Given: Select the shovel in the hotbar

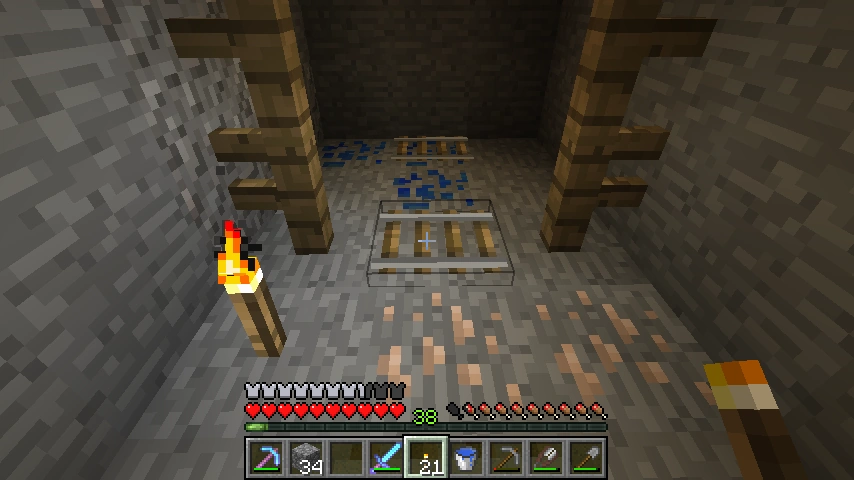Looking at the screenshot, I should (585, 459).
